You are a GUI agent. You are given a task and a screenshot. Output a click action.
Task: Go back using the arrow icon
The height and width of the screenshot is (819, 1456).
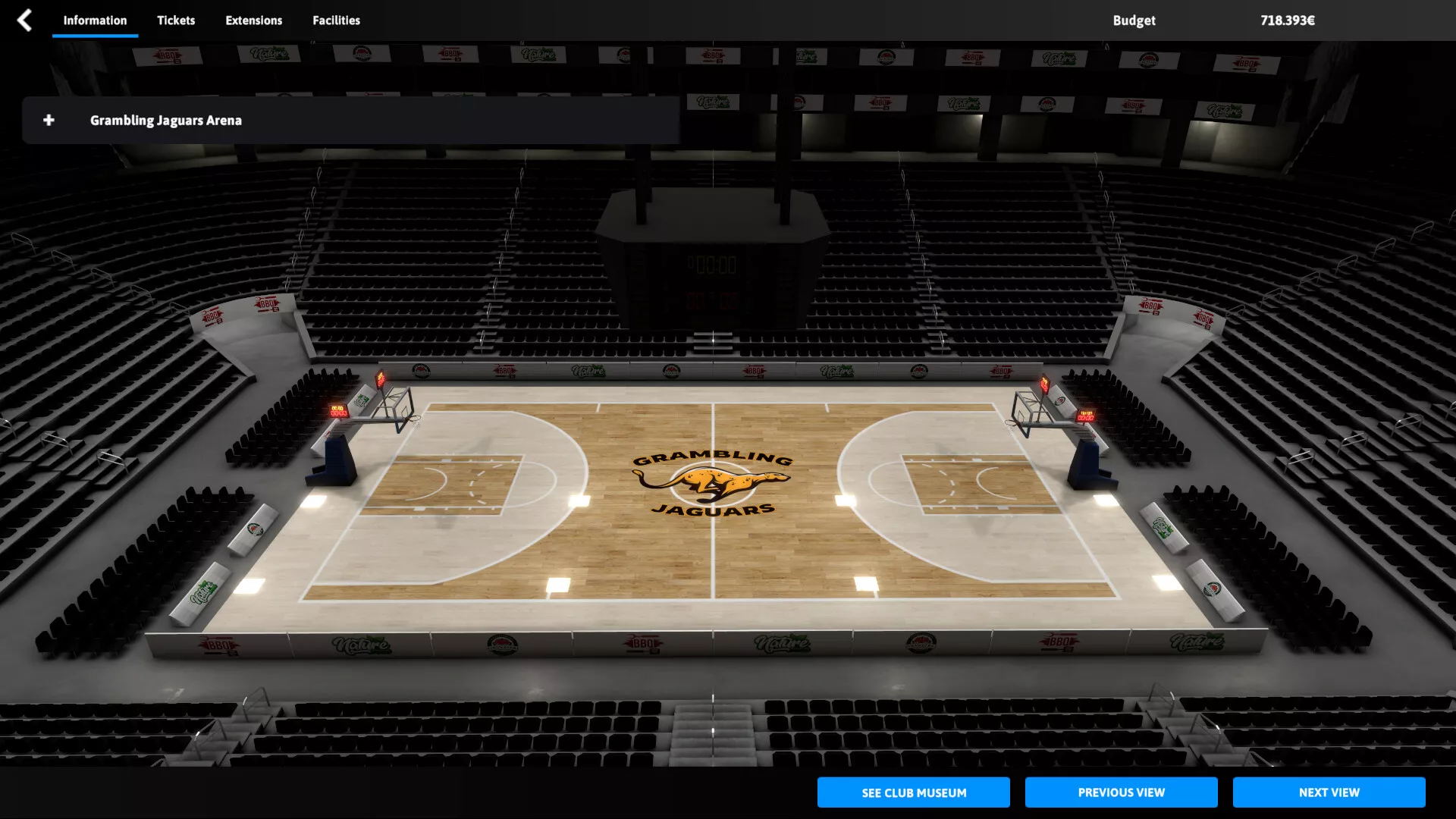pyautogui.click(x=24, y=20)
